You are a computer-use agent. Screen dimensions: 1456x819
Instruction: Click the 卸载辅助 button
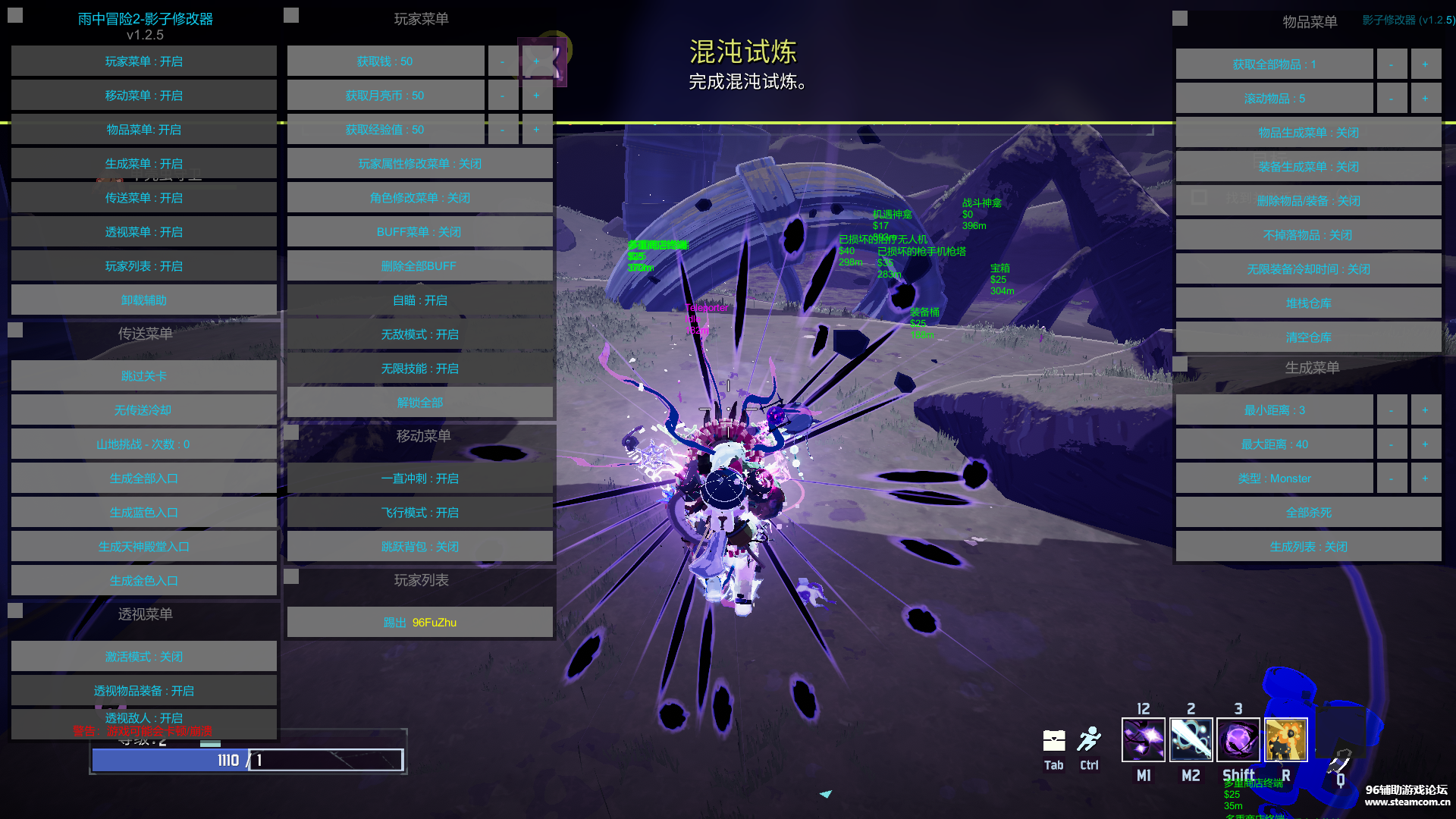[143, 300]
